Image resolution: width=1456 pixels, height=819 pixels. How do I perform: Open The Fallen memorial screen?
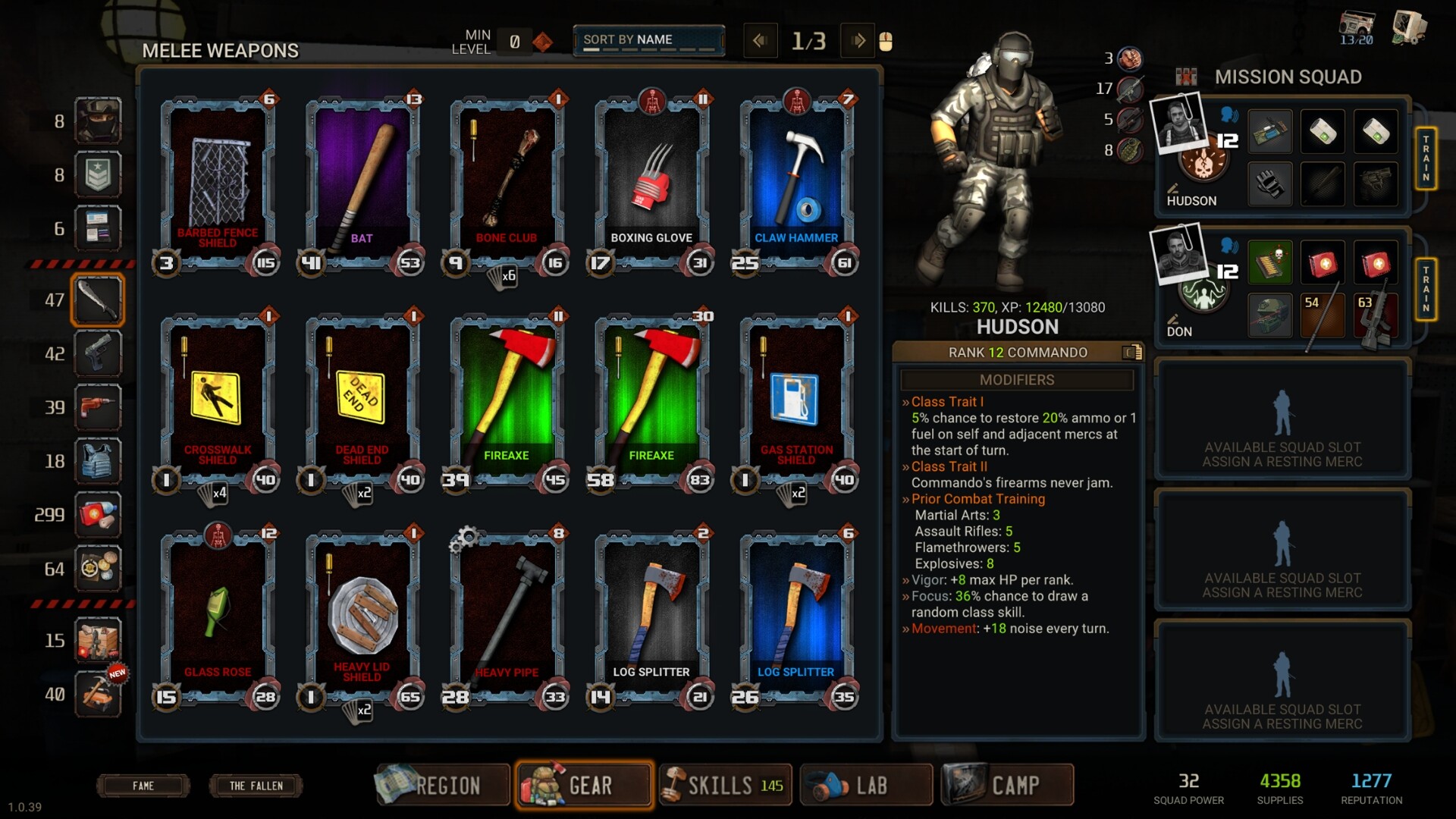pyautogui.click(x=255, y=786)
